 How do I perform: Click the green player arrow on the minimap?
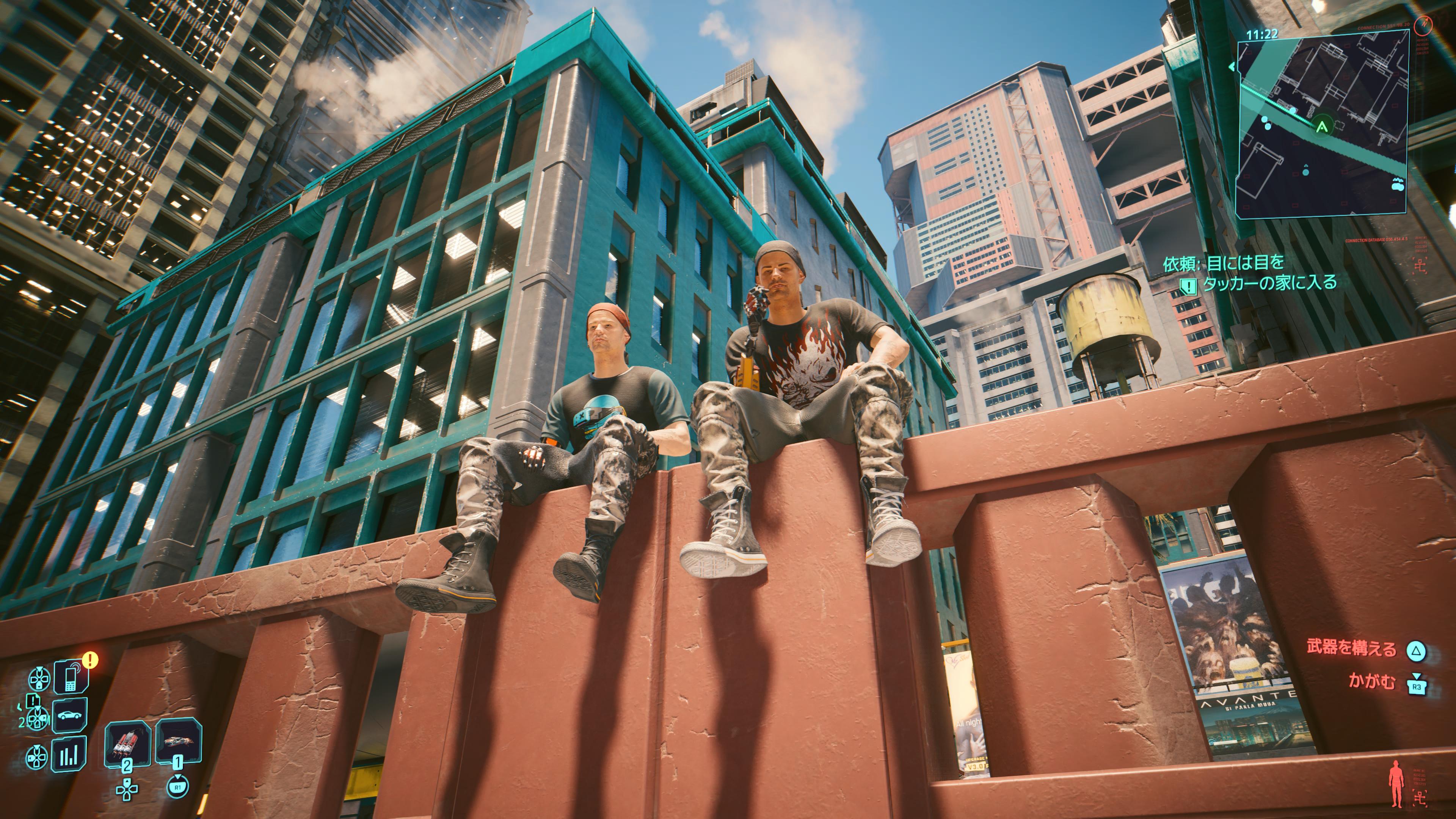click(x=1321, y=126)
